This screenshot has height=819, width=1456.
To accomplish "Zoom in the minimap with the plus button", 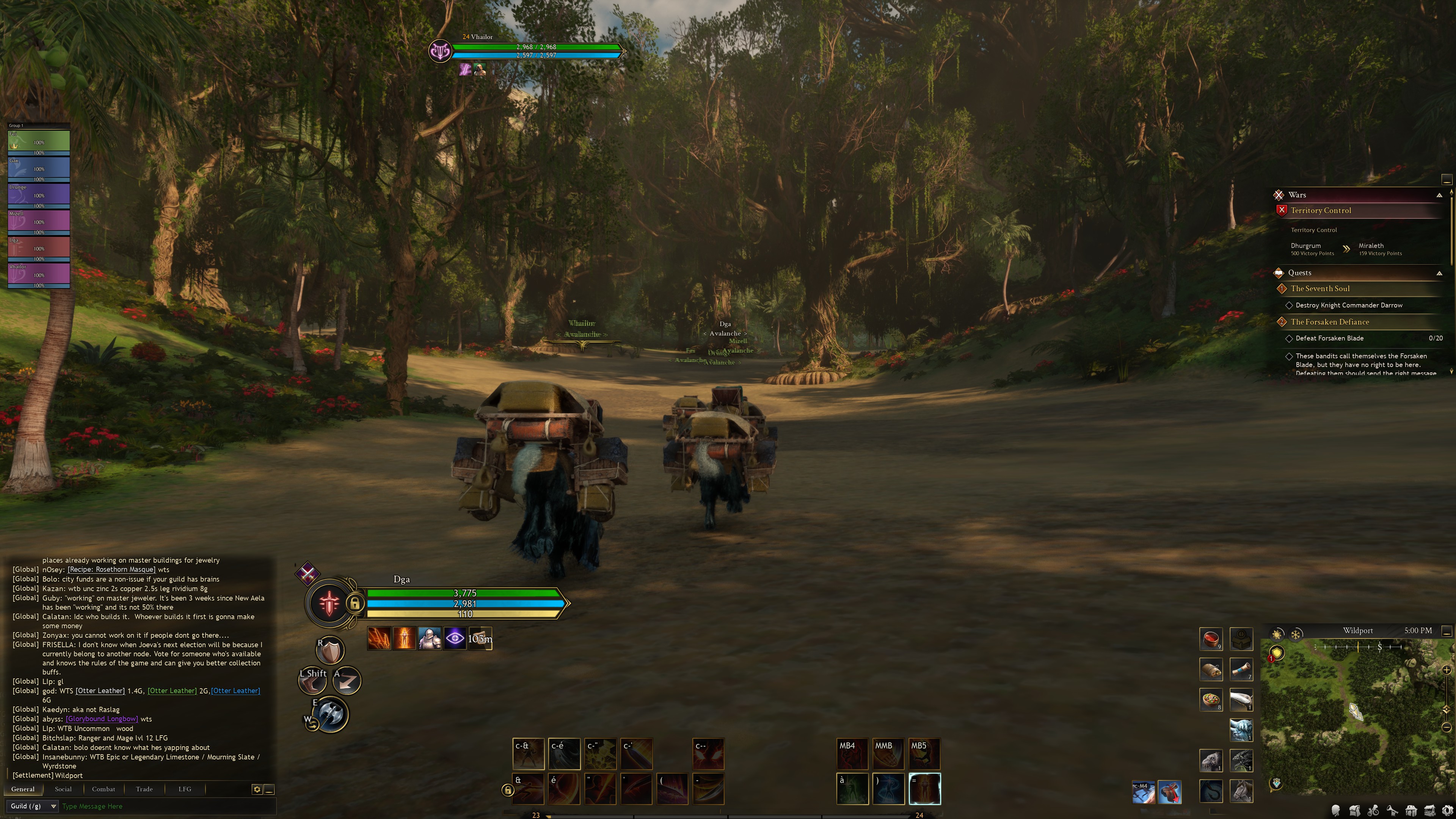I will pos(1447,670).
